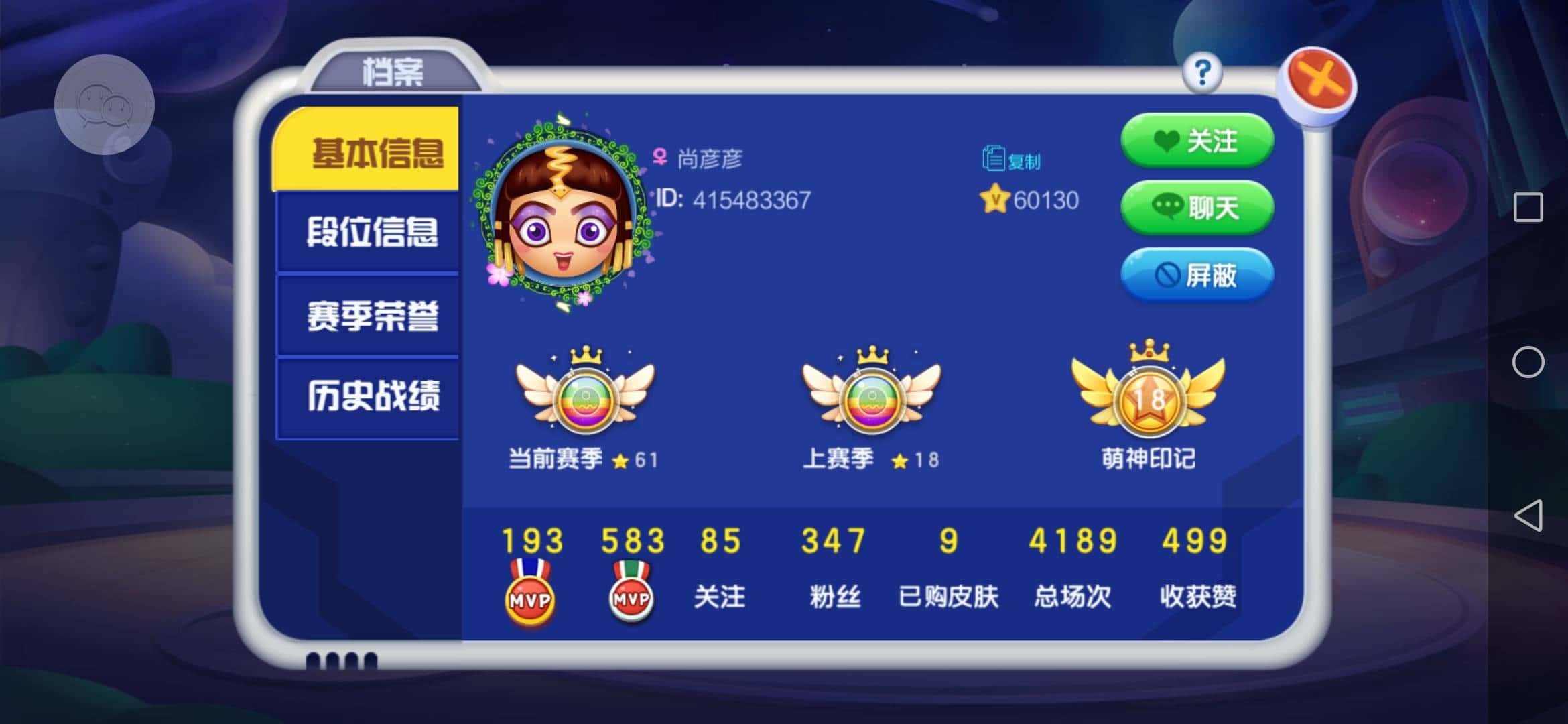The height and width of the screenshot is (724, 1568).
Task: Click the female gender symbol beside 尚彦彦
Action: coord(660,158)
